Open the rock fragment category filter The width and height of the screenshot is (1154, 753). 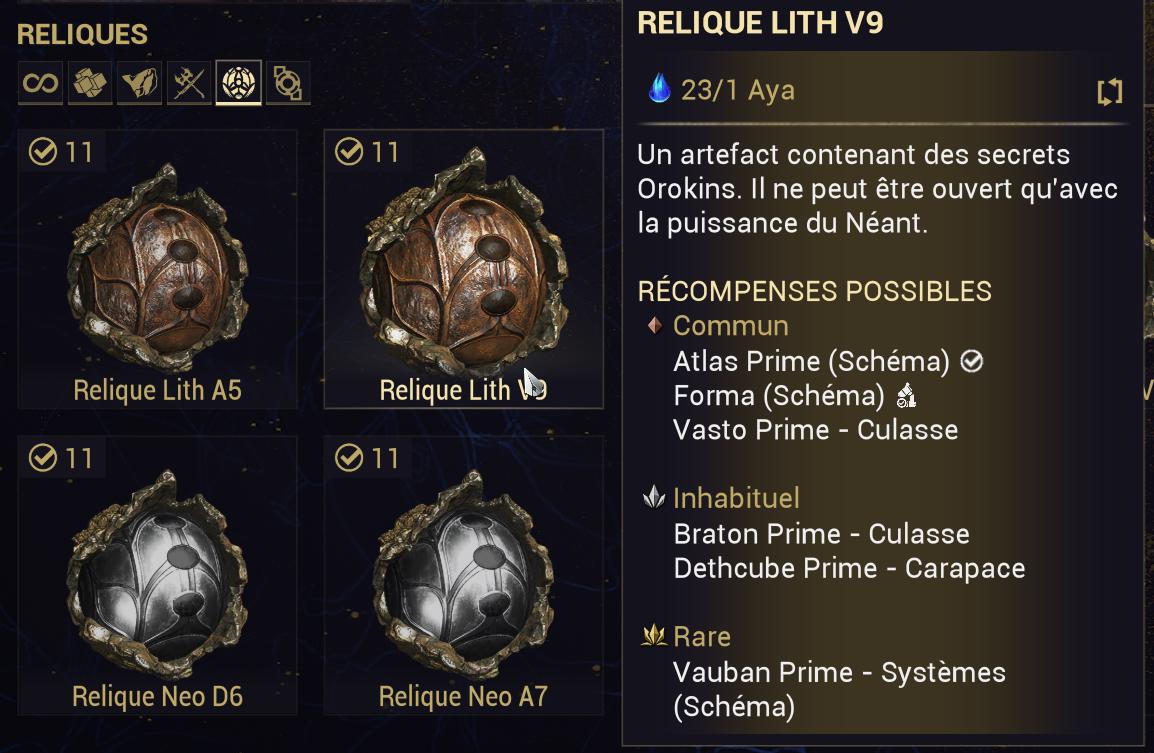[139, 83]
